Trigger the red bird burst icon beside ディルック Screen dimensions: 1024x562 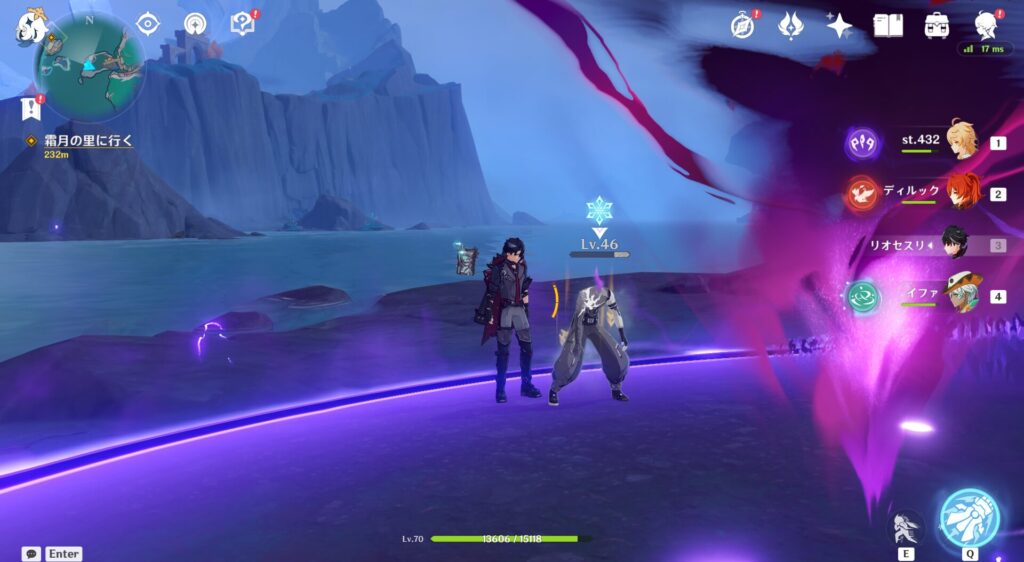click(862, 193)
